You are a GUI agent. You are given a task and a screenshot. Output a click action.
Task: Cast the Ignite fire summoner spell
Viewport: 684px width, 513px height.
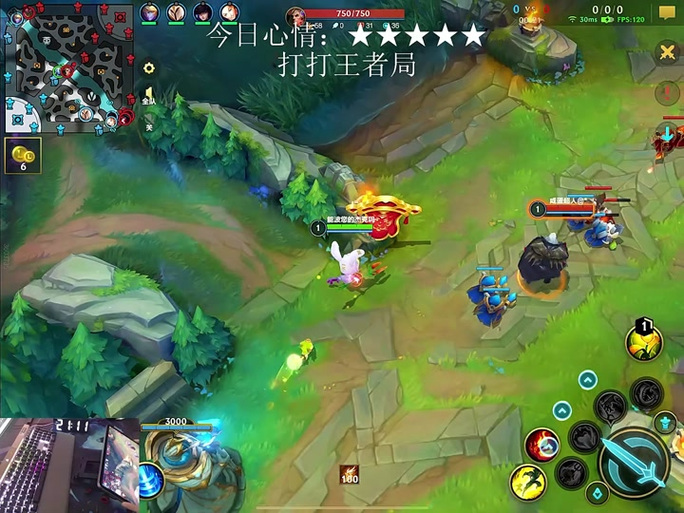[543, 444]
